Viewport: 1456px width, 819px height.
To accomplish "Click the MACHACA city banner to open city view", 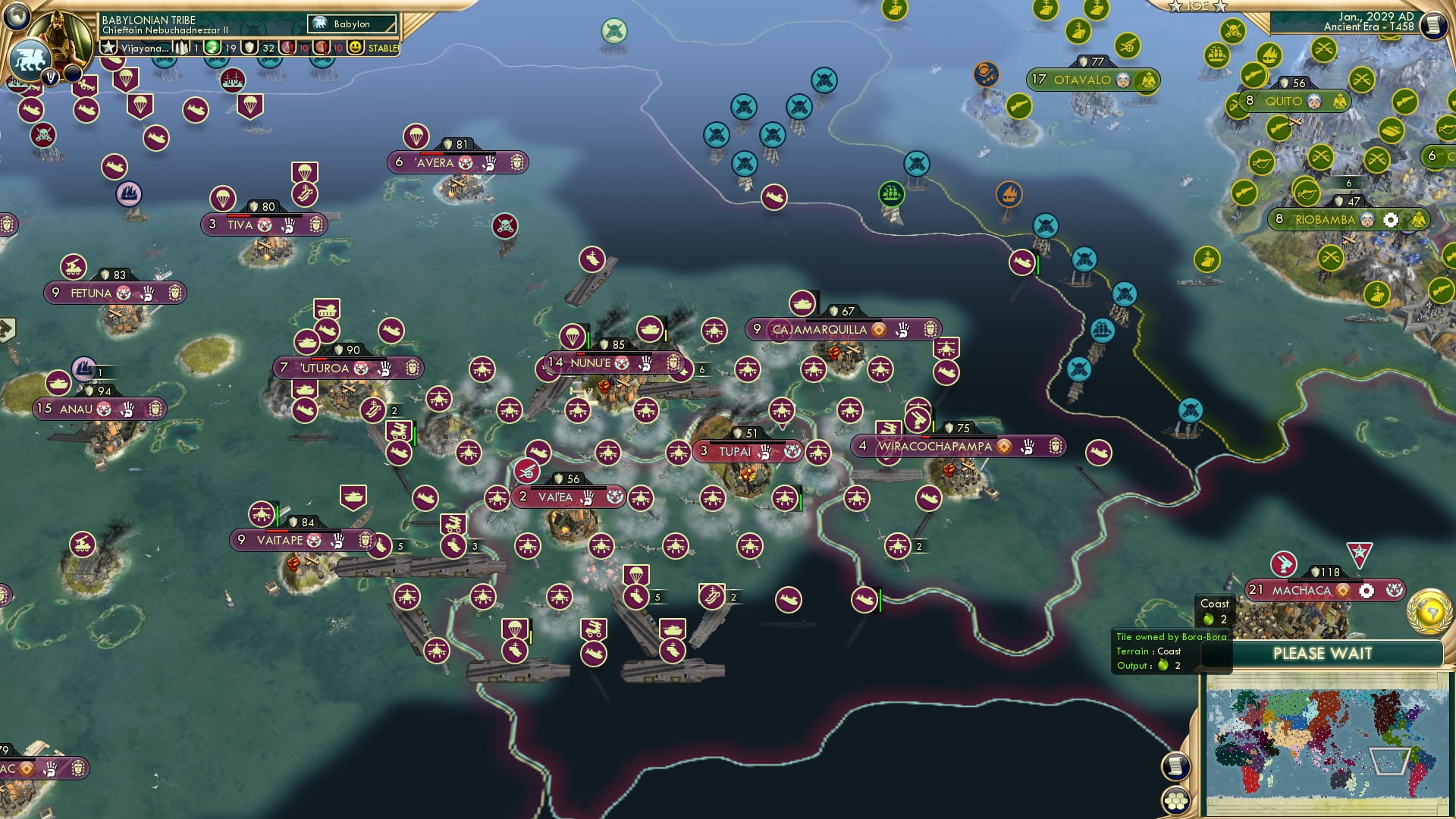I will (1302, 590).
